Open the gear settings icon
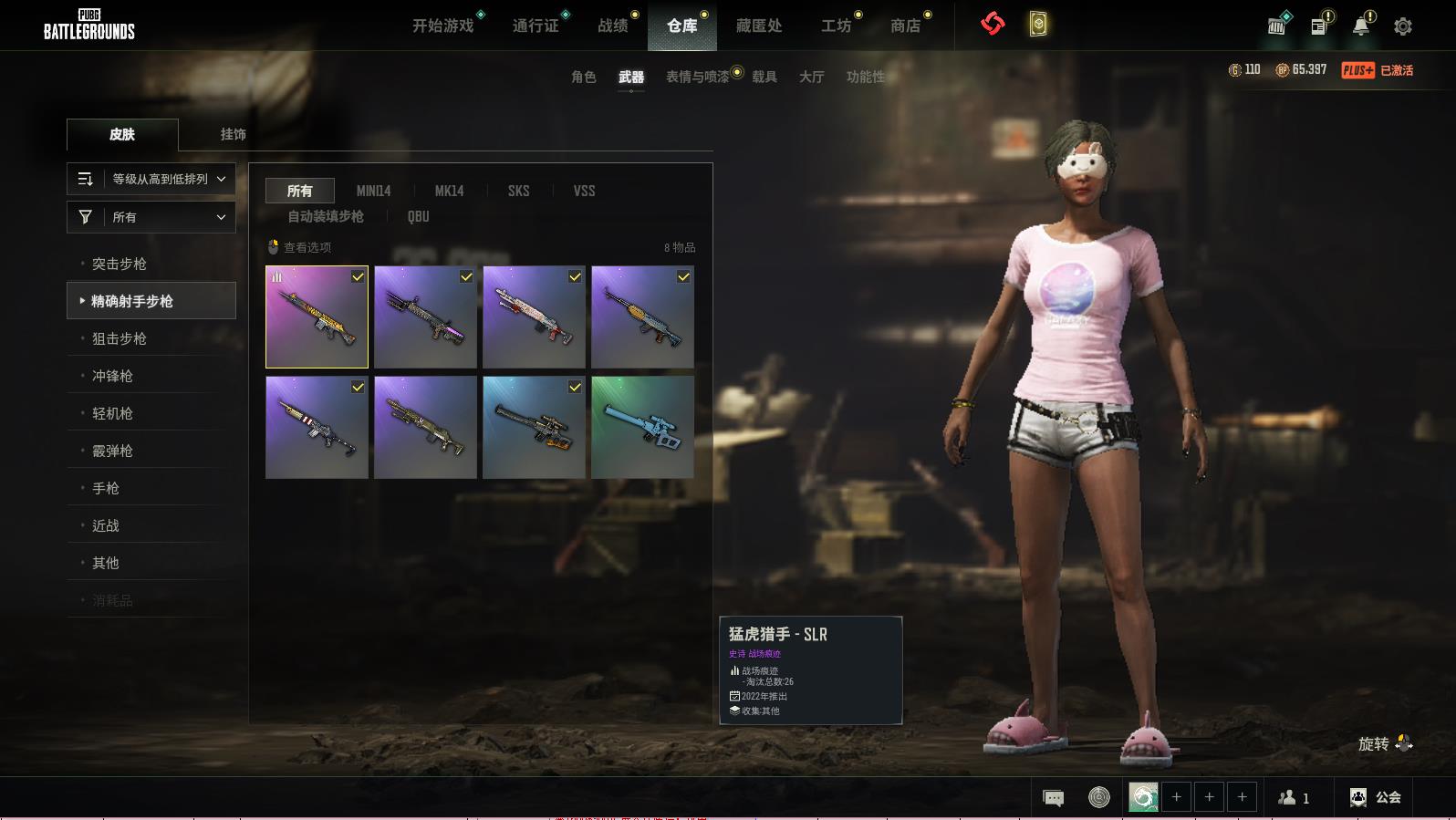Screen dimensions: 1456x820 (1403, 26)
